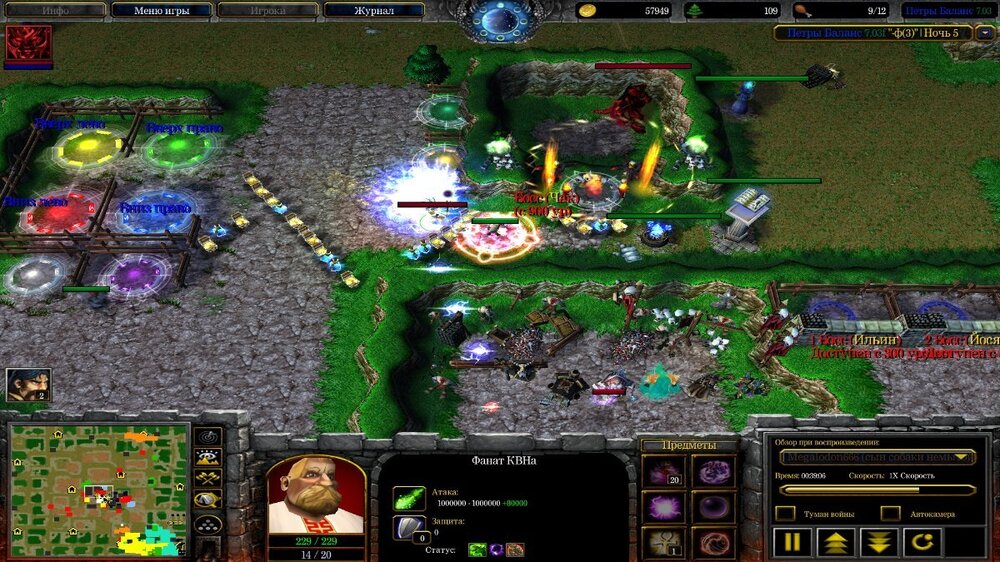Click on the minimap
Image resolution: width=1000 pixels, height=562 pixels.
pyautogui.click(x=99, y=489)
